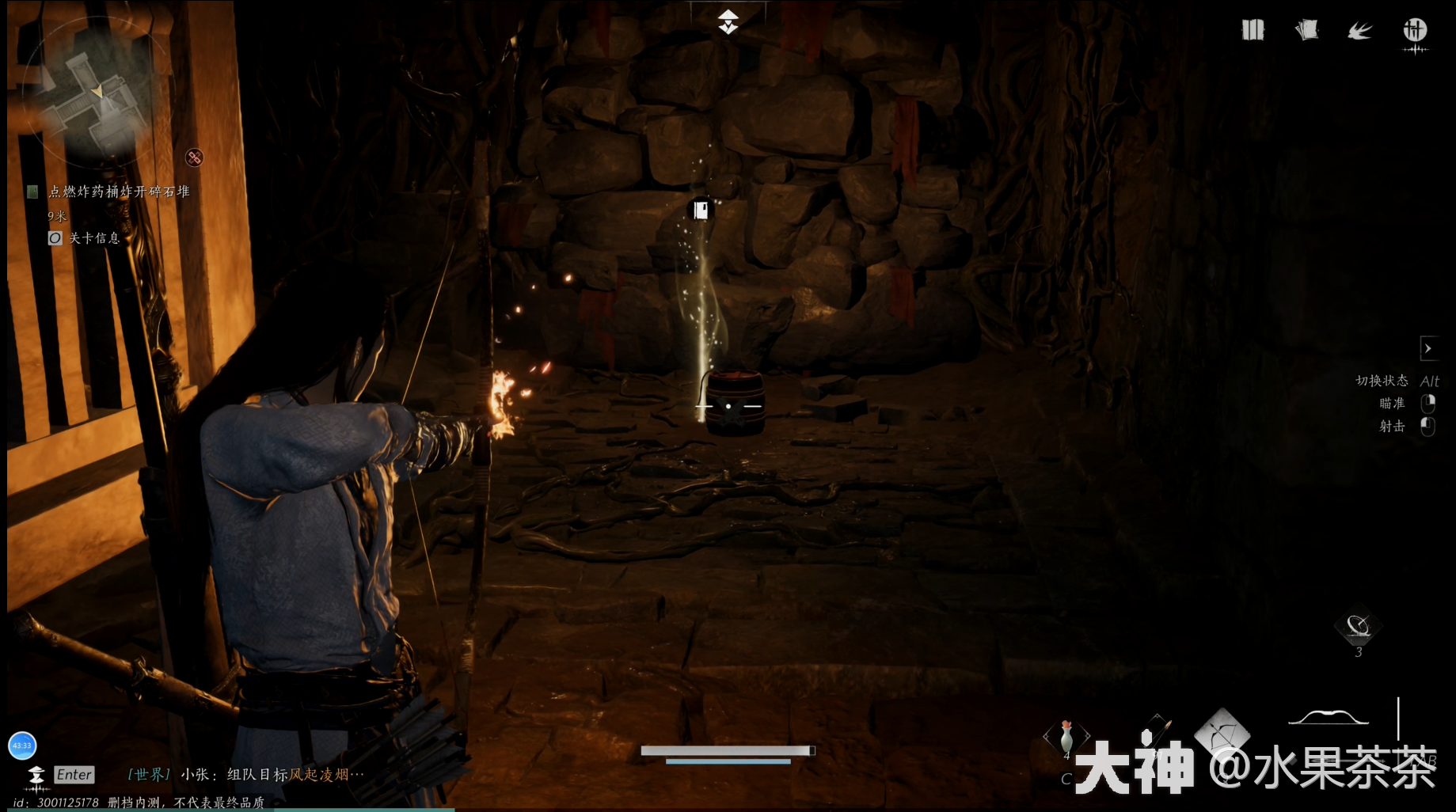Image resolution: width=1456 pixels, height=812 pixels.
Task: Click the compass marker at top center
Action: coord(728,21)
